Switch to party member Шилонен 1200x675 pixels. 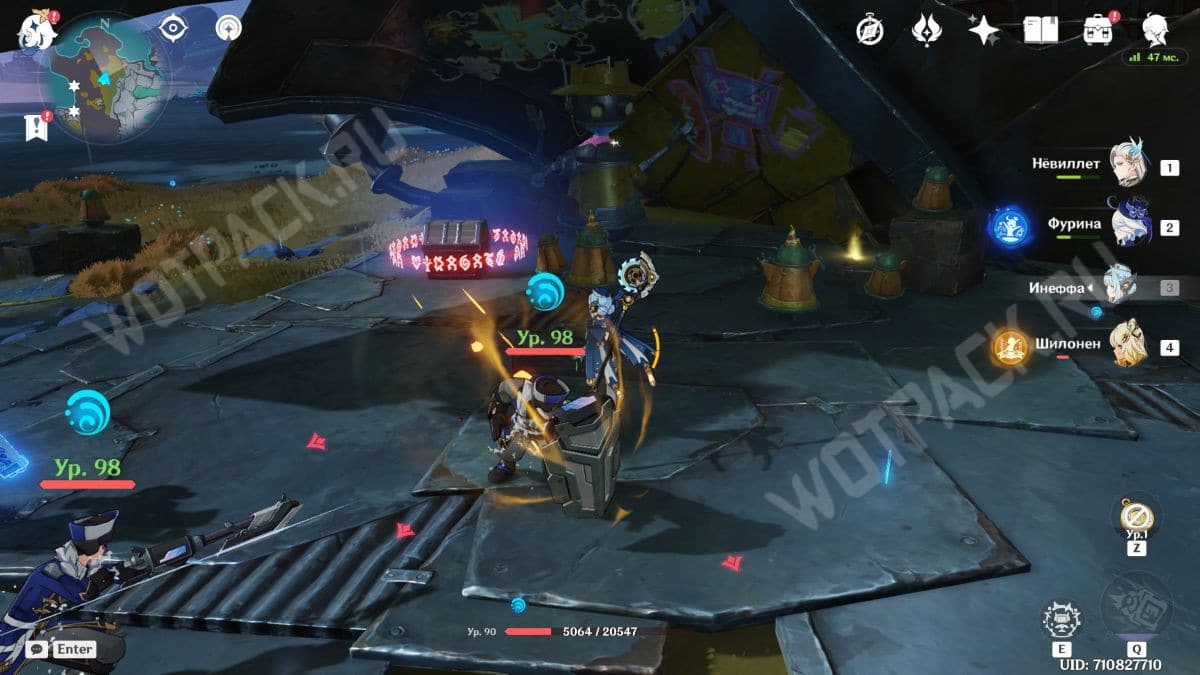pyautogui.click(x=1128, y=345)
